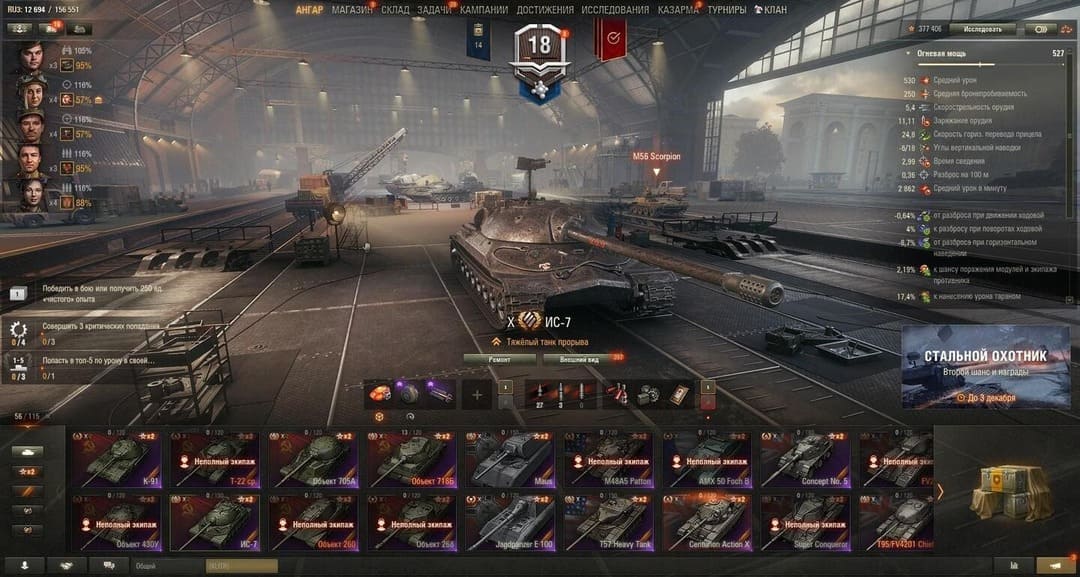Screen dimensions: 1080x577
Task: Click the empty equipment slot with plus sign
Action: (x=476, y=395)
